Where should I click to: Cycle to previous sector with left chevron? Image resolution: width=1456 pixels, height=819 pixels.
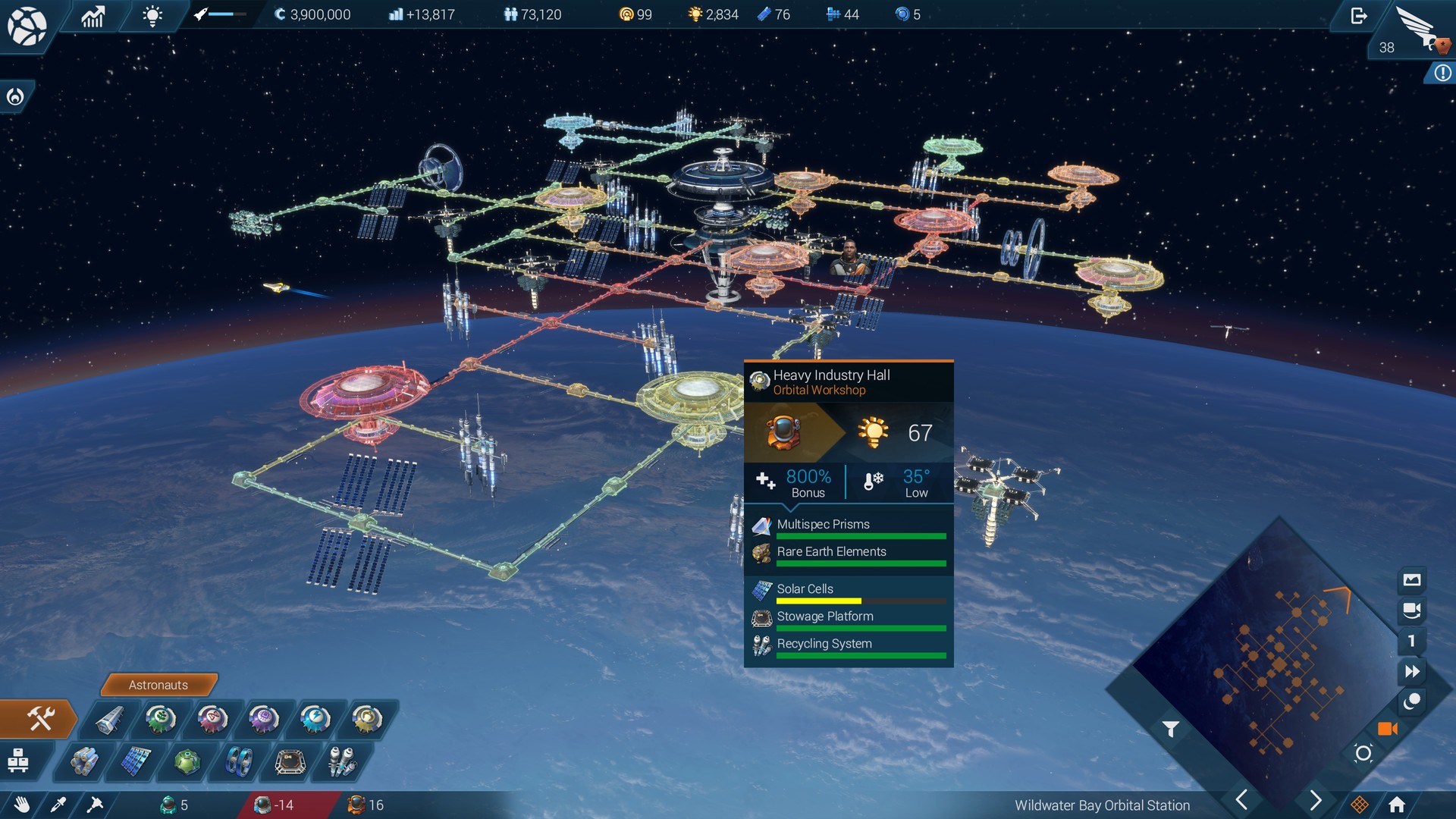pos(1242,799)
